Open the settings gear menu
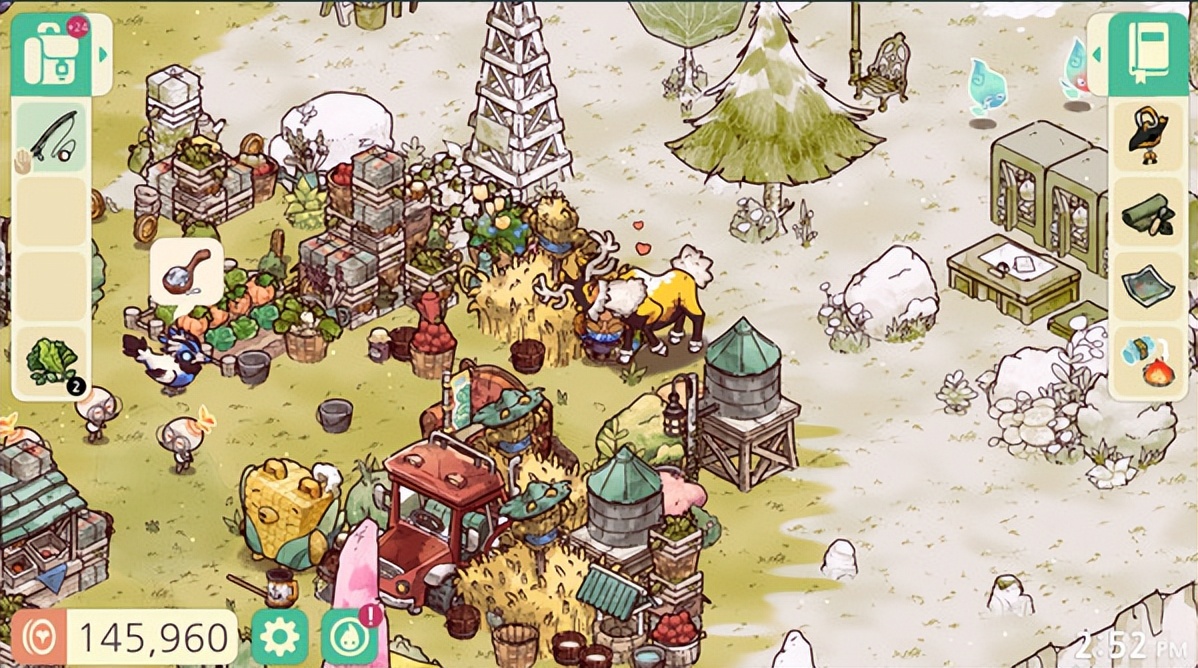 pyautogui.click(x=279, y=637)
